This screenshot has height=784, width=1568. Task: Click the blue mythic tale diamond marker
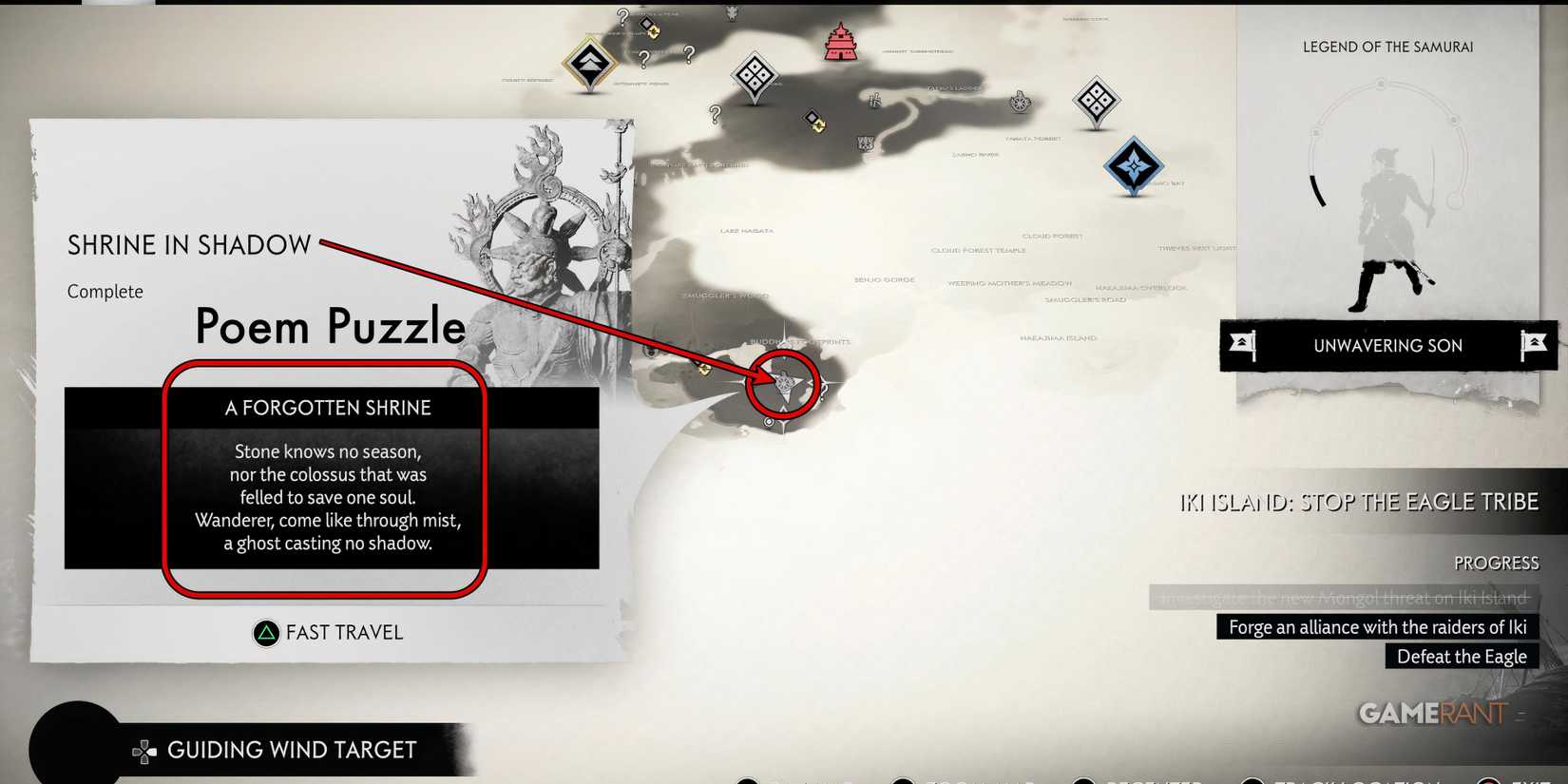1133,164
